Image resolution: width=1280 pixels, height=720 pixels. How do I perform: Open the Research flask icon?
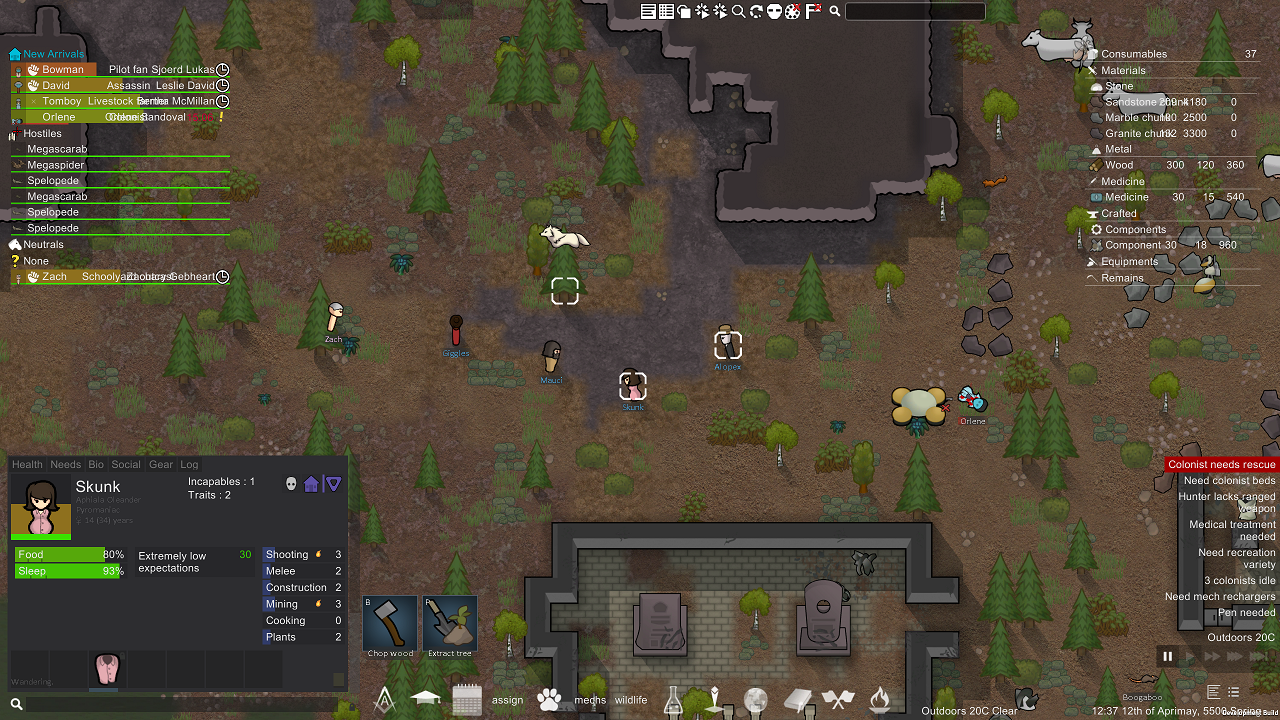(x=674, y=700)
